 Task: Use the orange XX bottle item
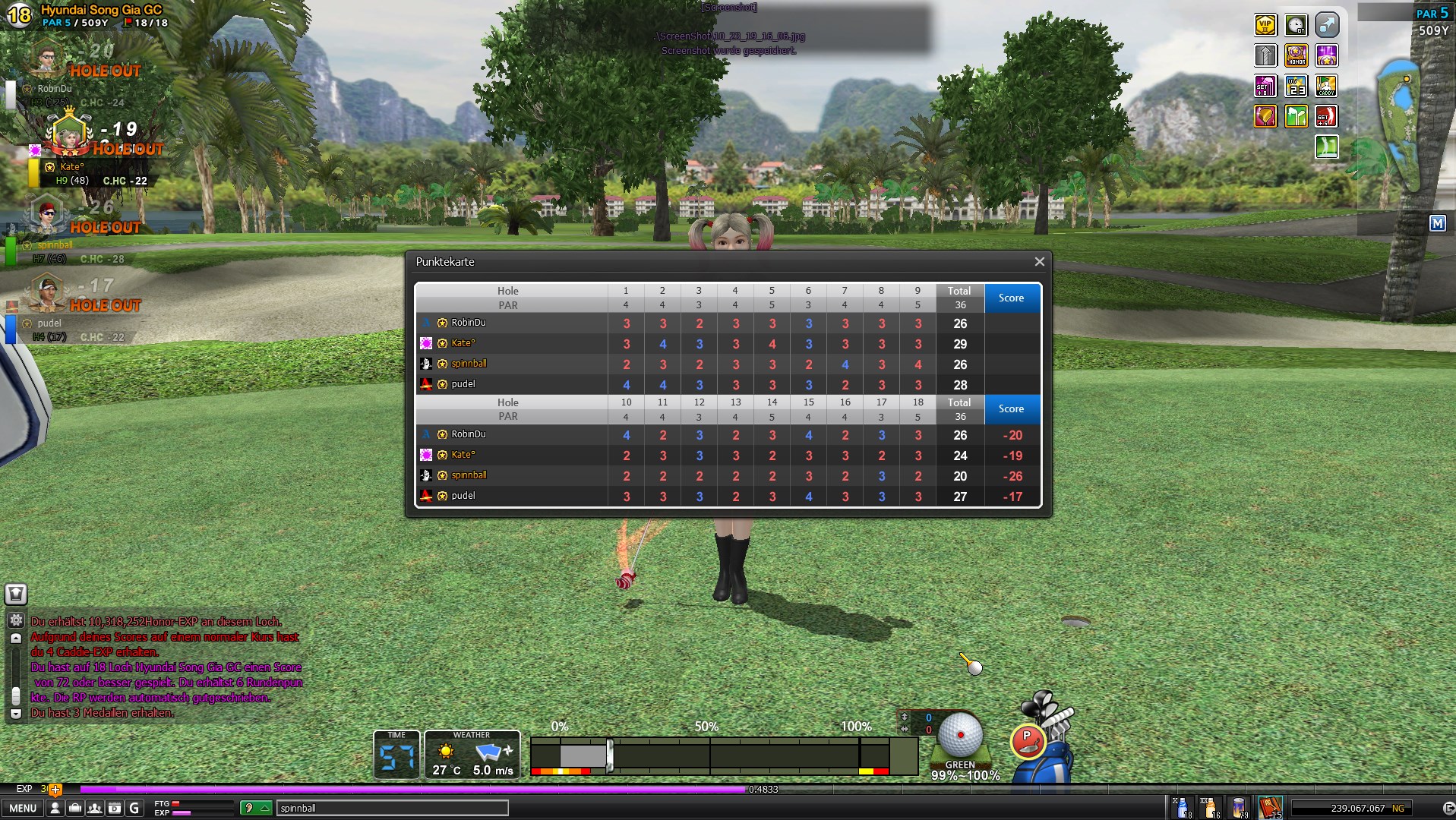click(1210, 807)
